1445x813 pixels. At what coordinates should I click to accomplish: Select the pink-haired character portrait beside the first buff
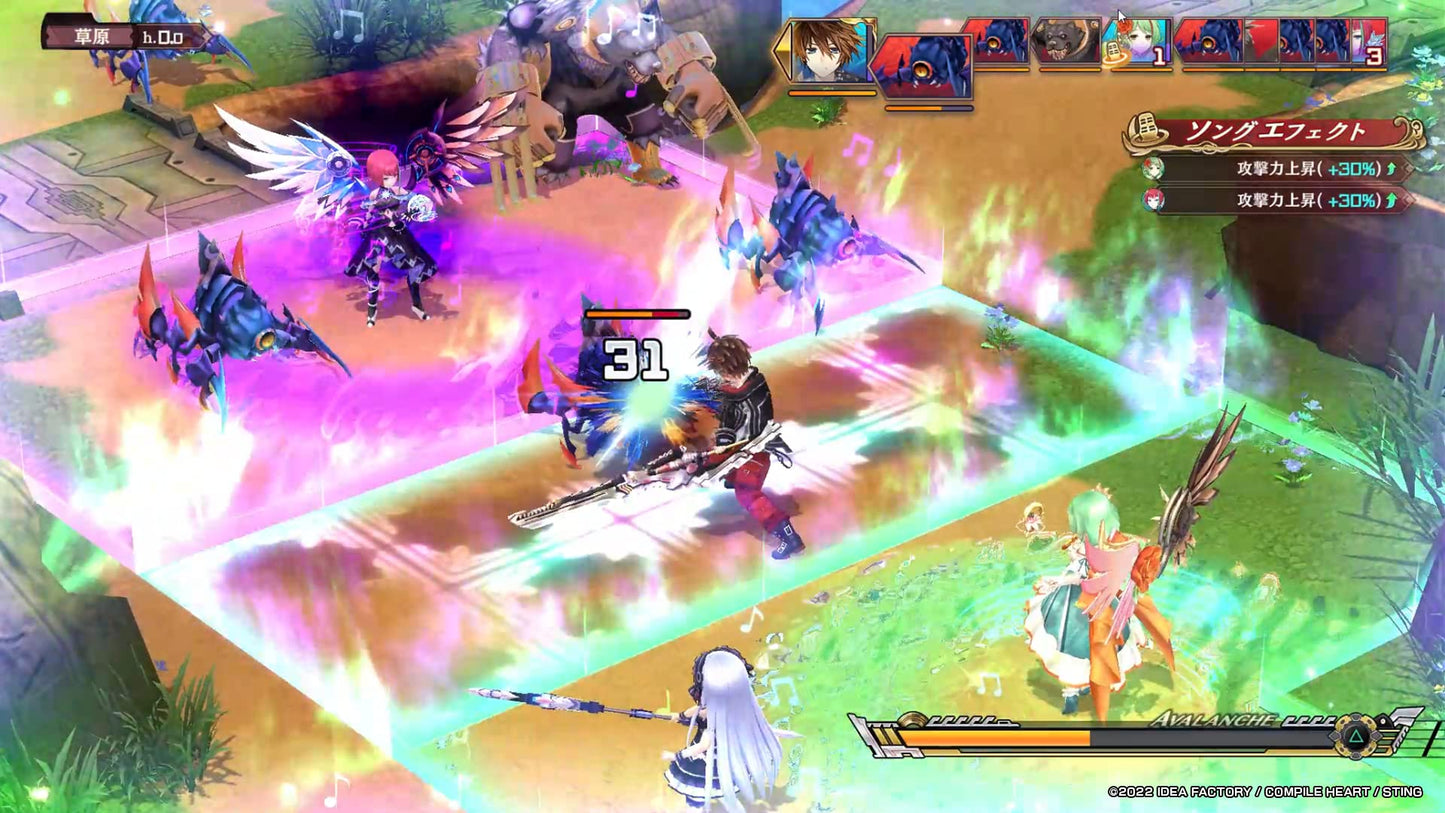(1154, 200)
